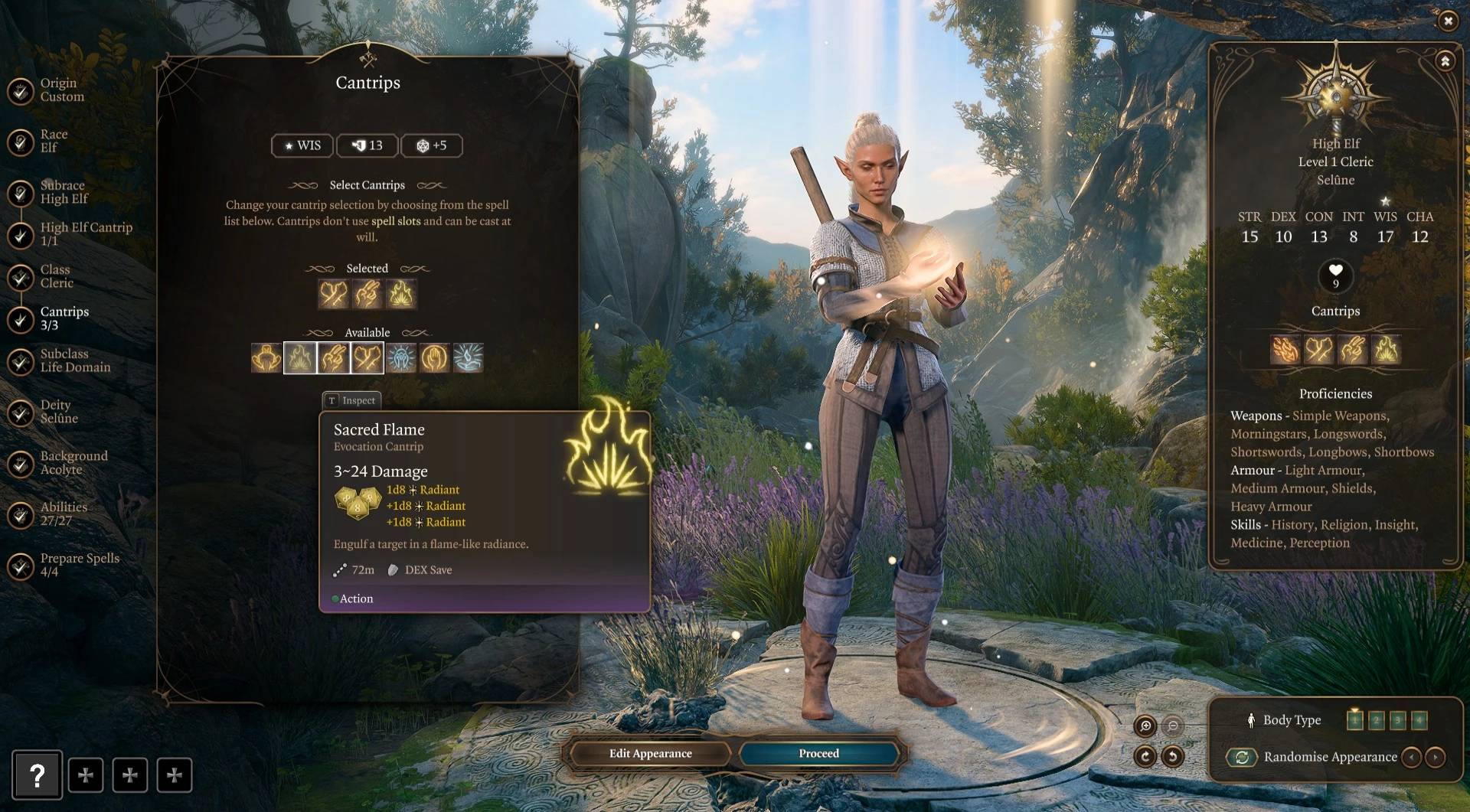Choose the Deity step
The image size is (1470, 812).
click(59, 412)
